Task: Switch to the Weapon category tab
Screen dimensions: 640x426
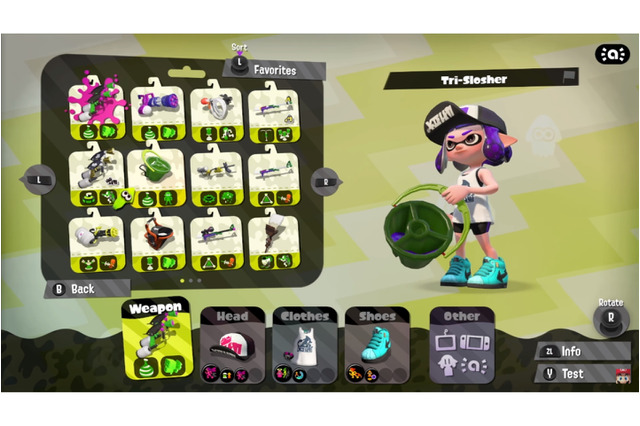Action: click(156, 340)
